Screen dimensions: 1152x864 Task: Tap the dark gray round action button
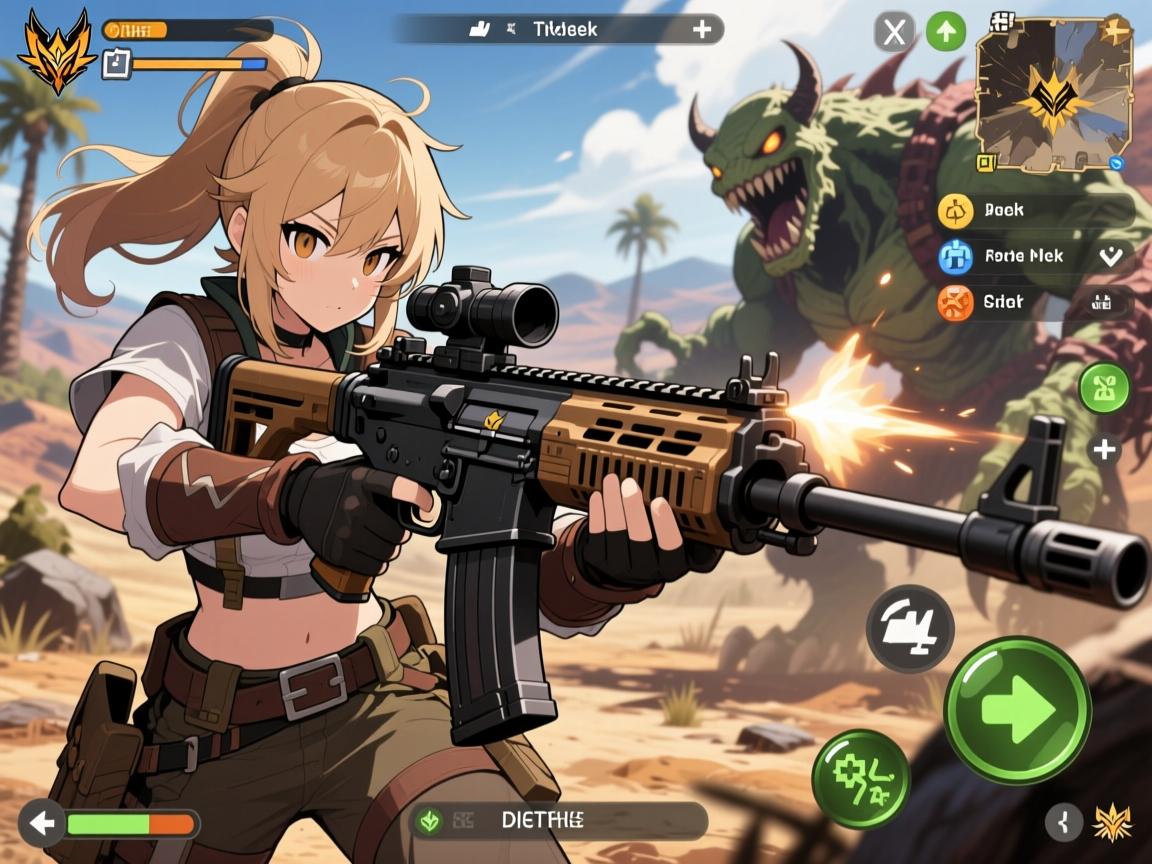pyautogui.click(x=910, y=629)
